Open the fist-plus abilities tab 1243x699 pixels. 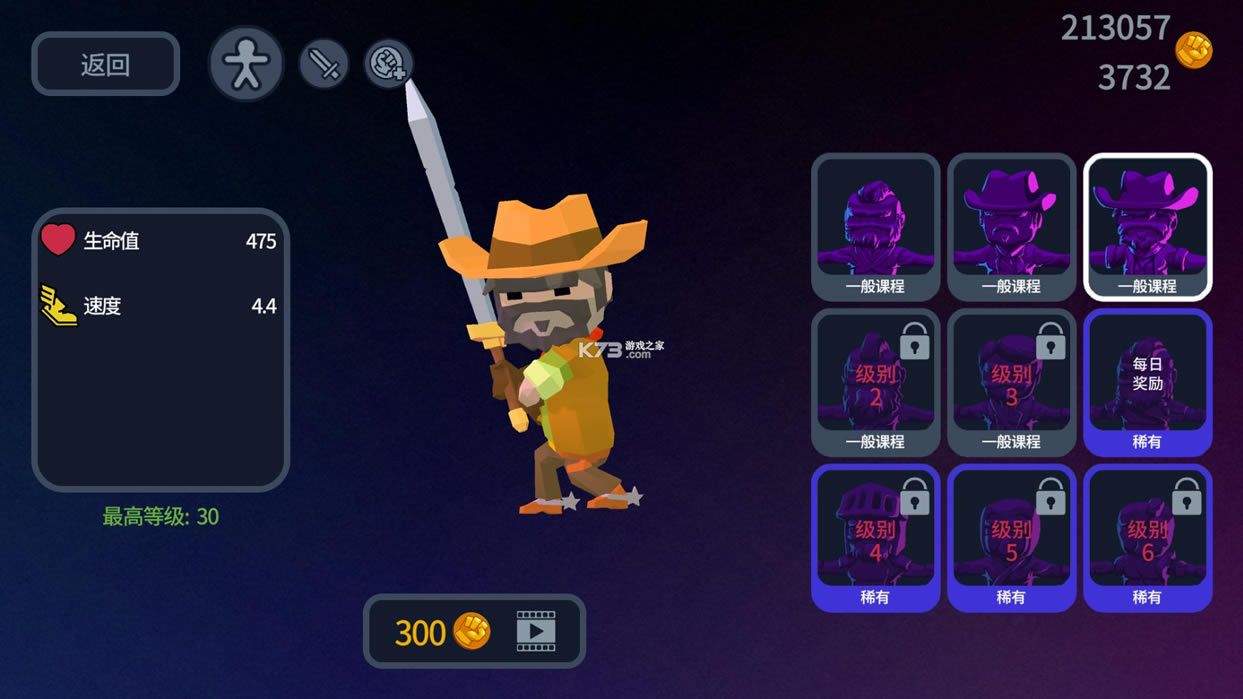click(388, 64)
